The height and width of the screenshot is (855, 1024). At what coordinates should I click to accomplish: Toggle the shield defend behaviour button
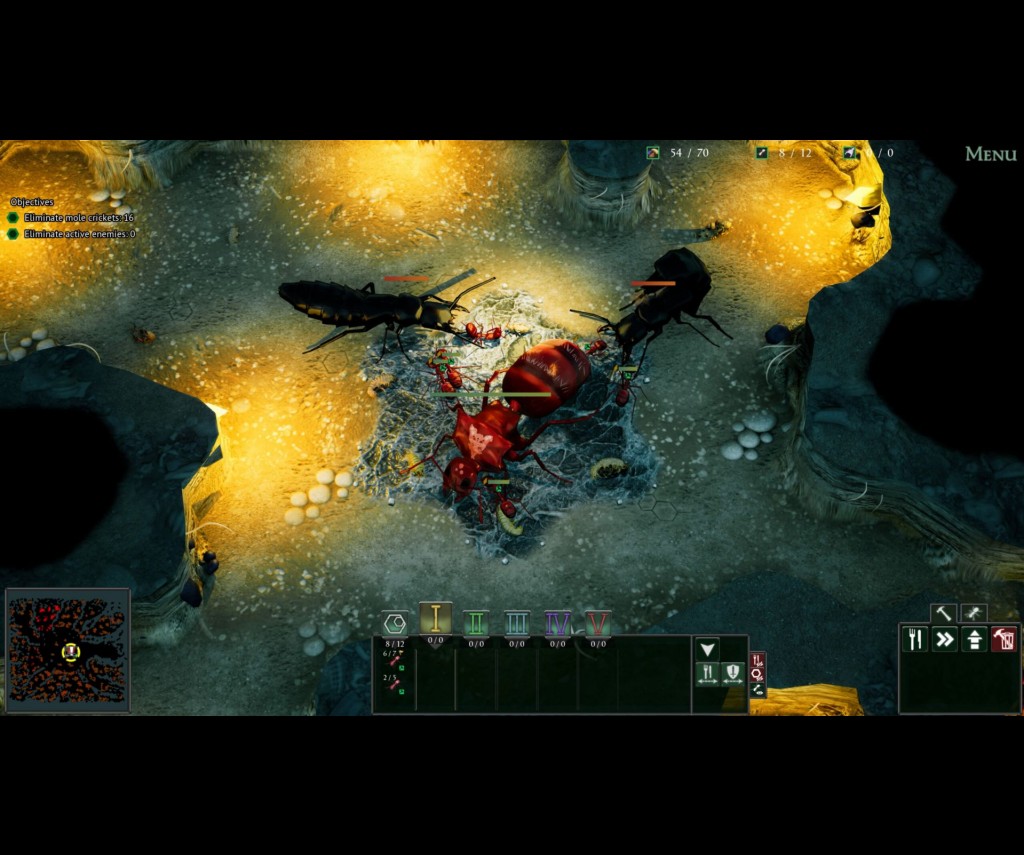733,673
